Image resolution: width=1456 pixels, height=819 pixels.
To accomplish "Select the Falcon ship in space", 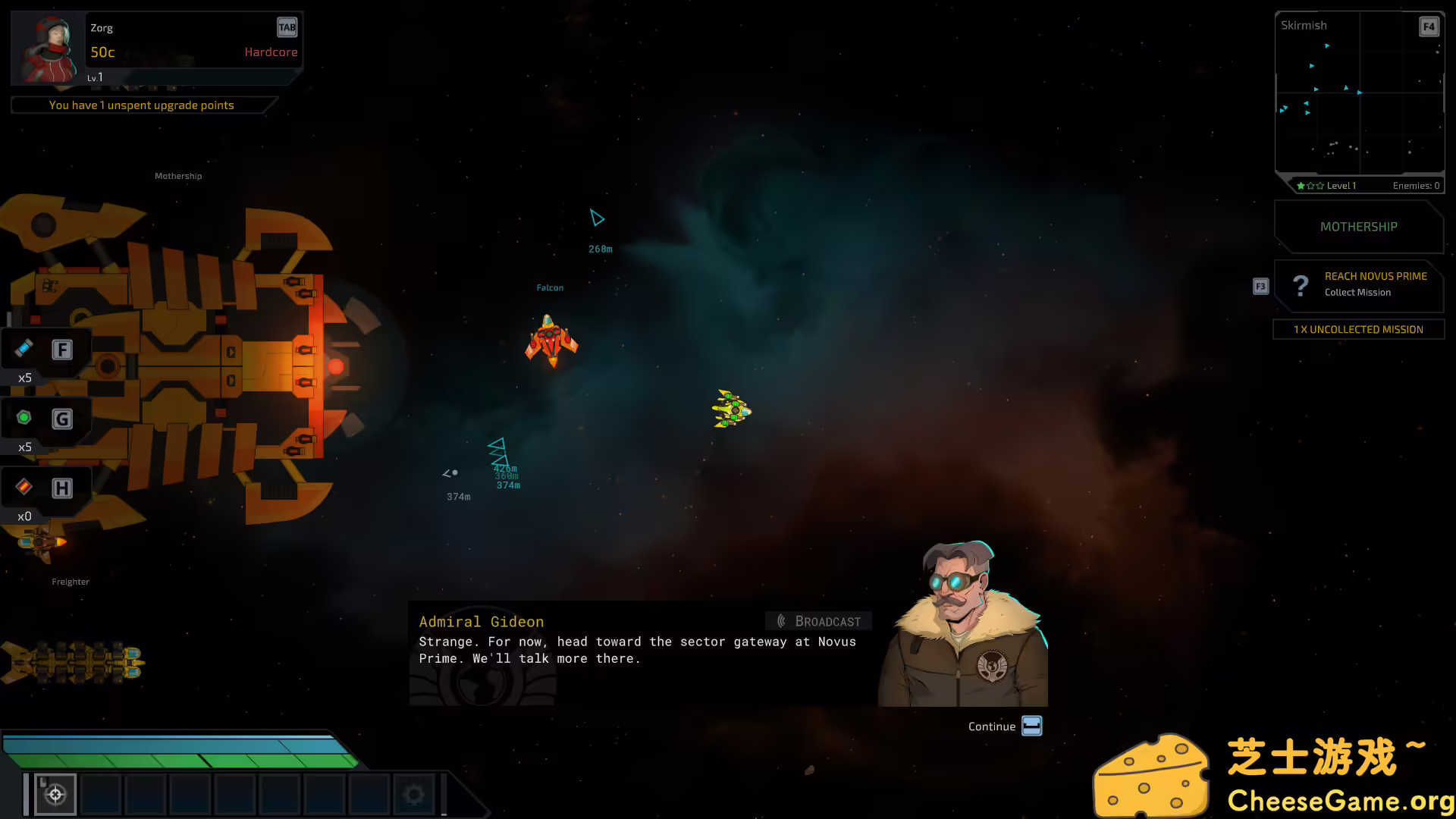I will tap(551, 343).
